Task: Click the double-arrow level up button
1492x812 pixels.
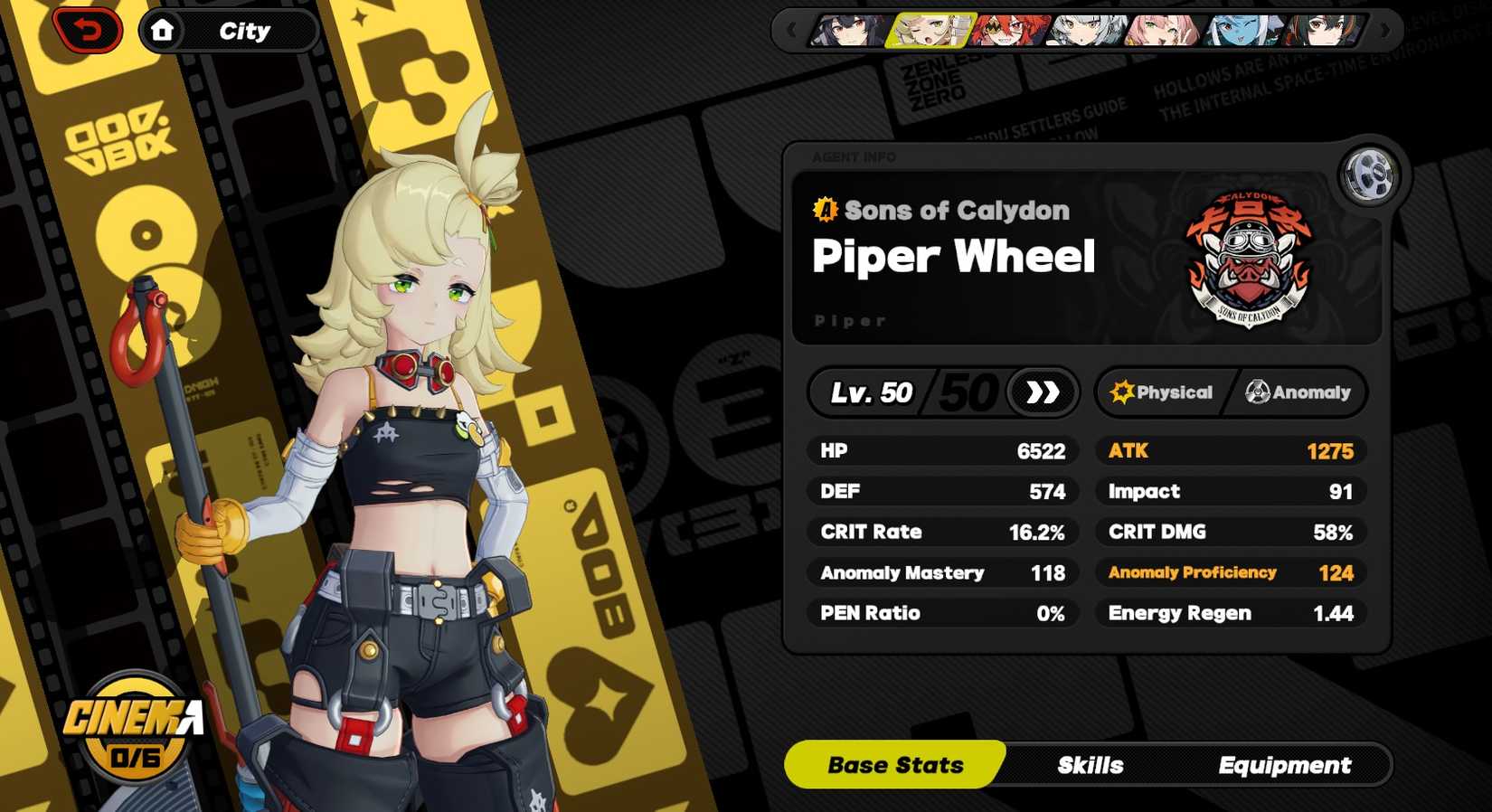Action: (x=1042, y=392)
